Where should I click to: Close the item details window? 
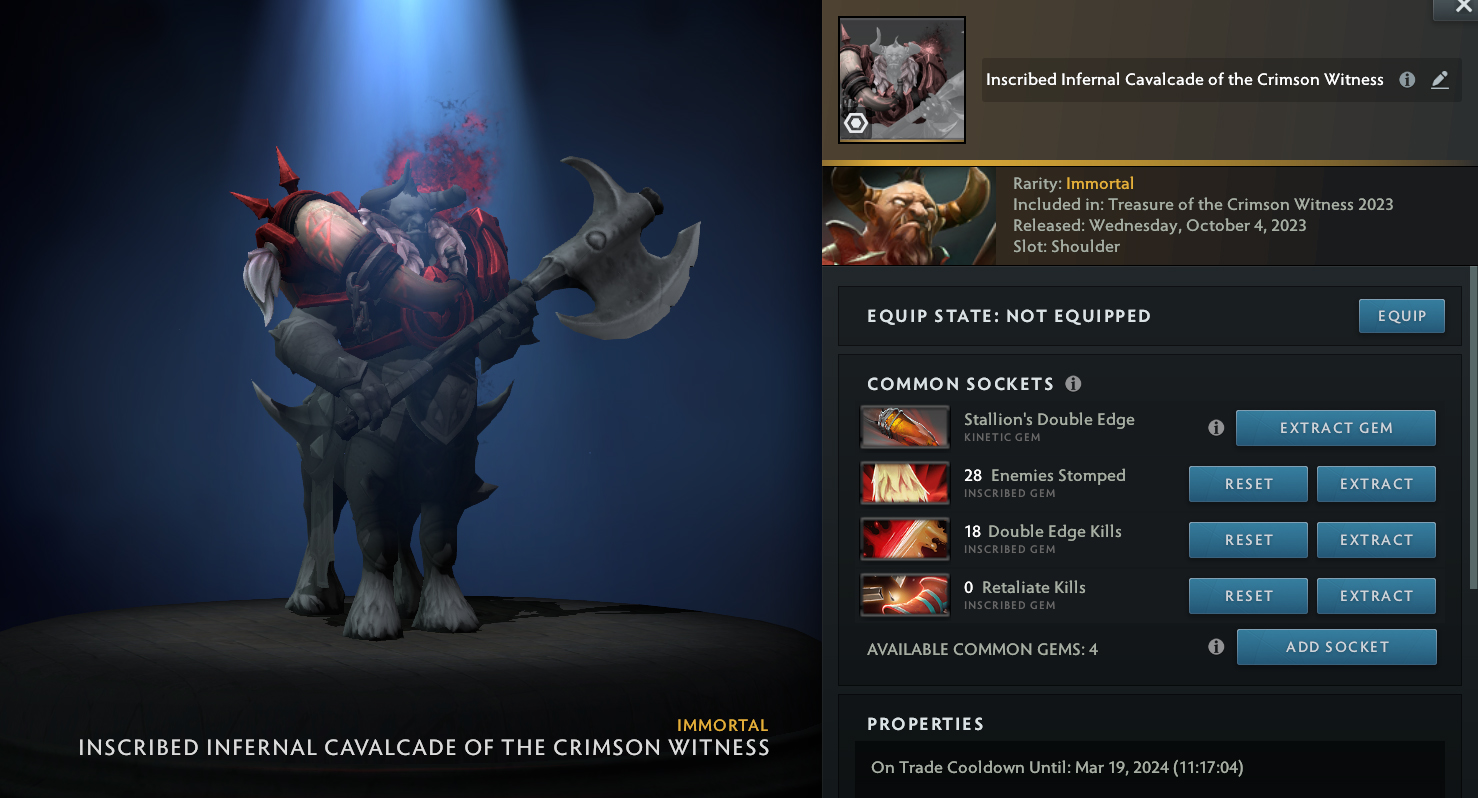click(x=1463, y=8)
